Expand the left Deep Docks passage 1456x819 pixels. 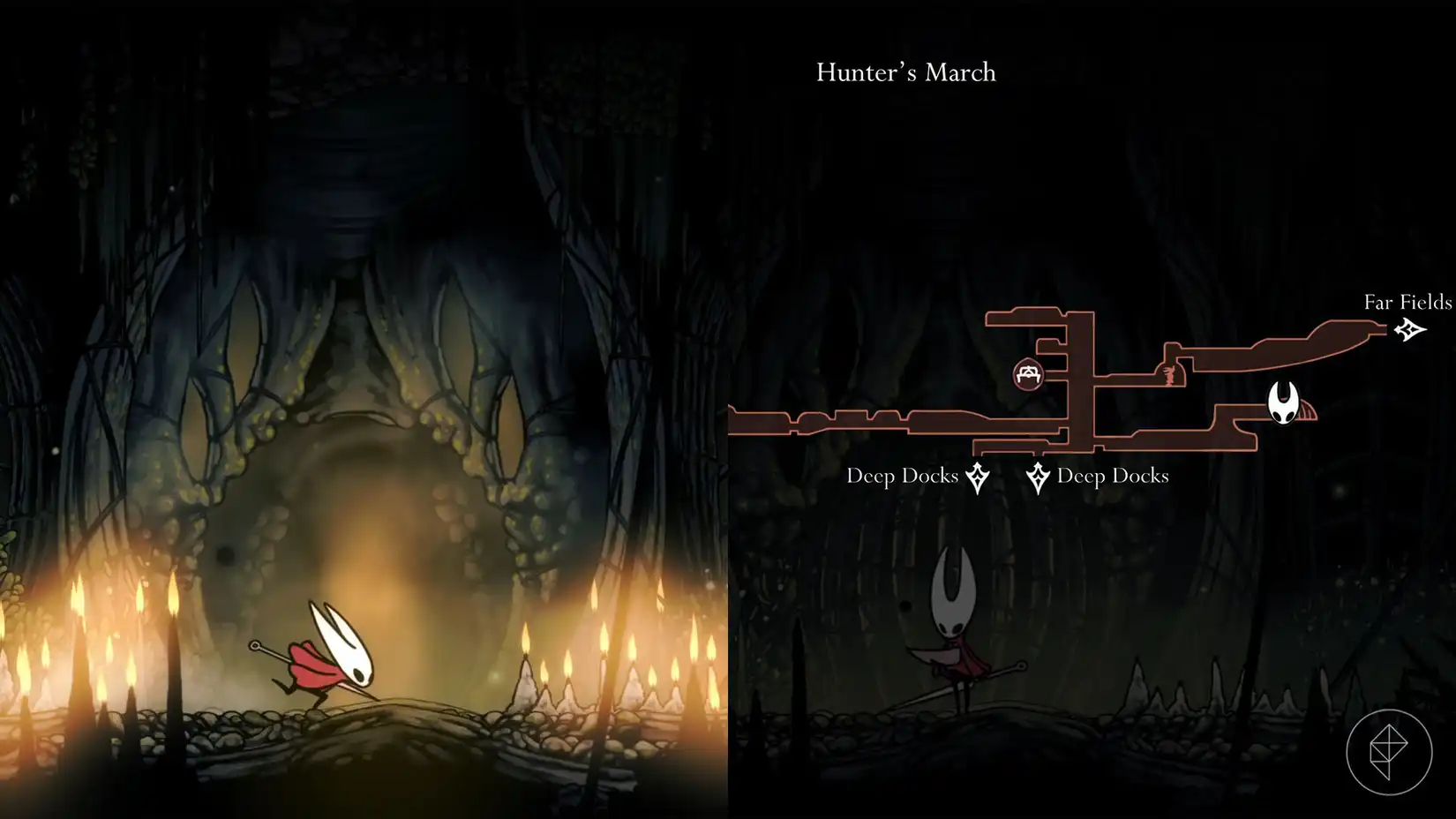tap(882, 422)
